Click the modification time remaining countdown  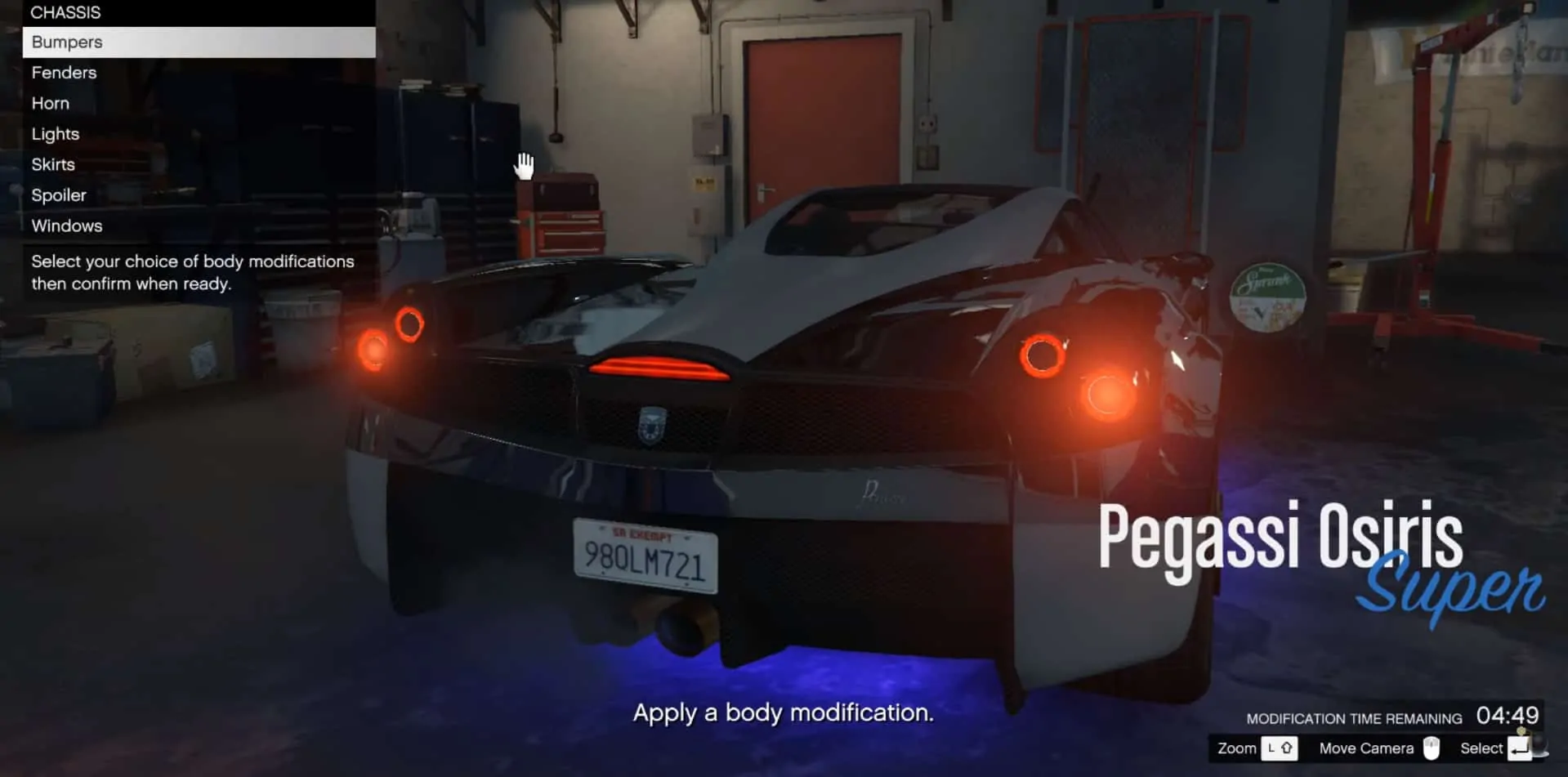coord(1508,716)
